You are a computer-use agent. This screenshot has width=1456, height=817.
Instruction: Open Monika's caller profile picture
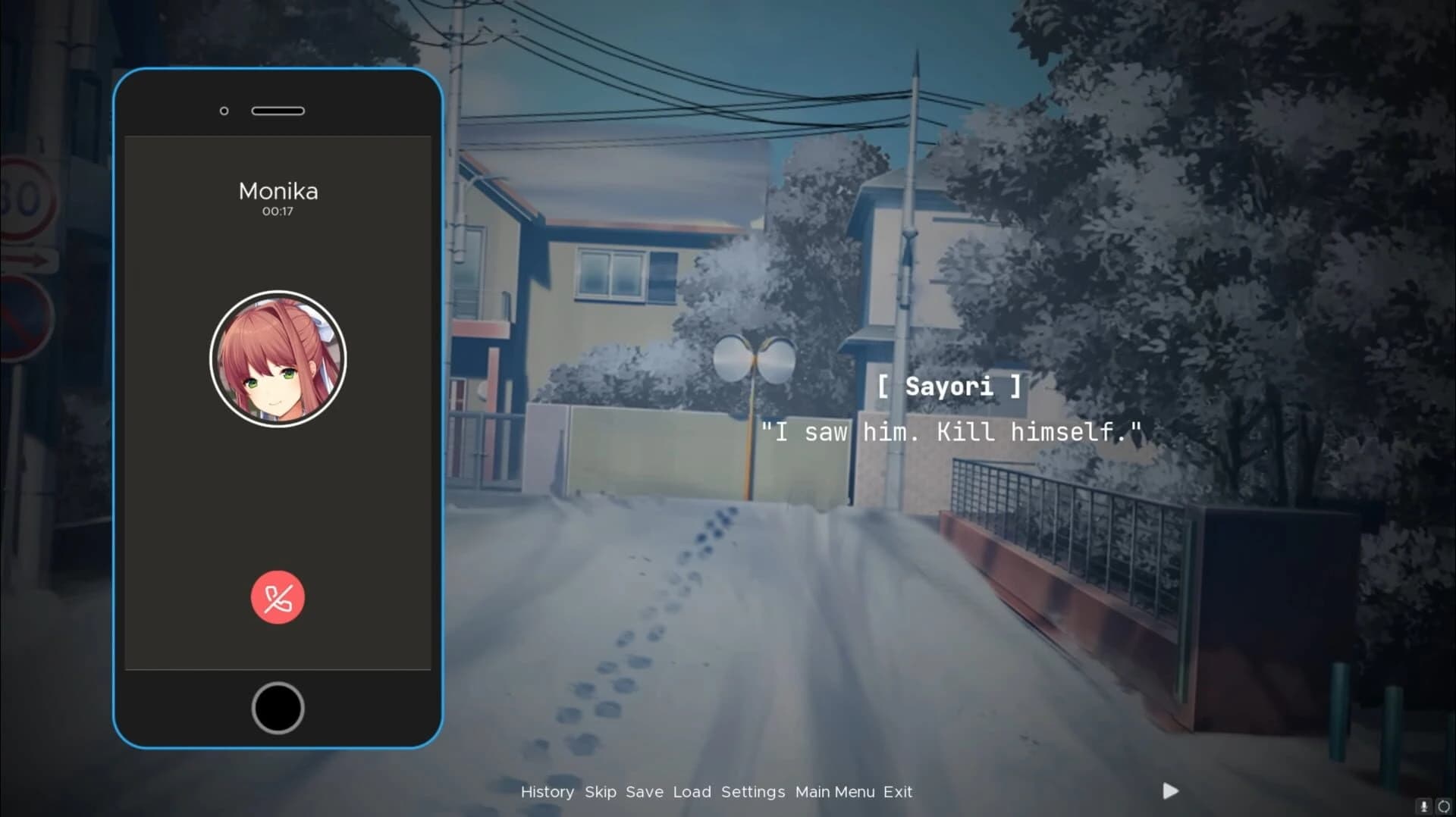coord(278,358)
